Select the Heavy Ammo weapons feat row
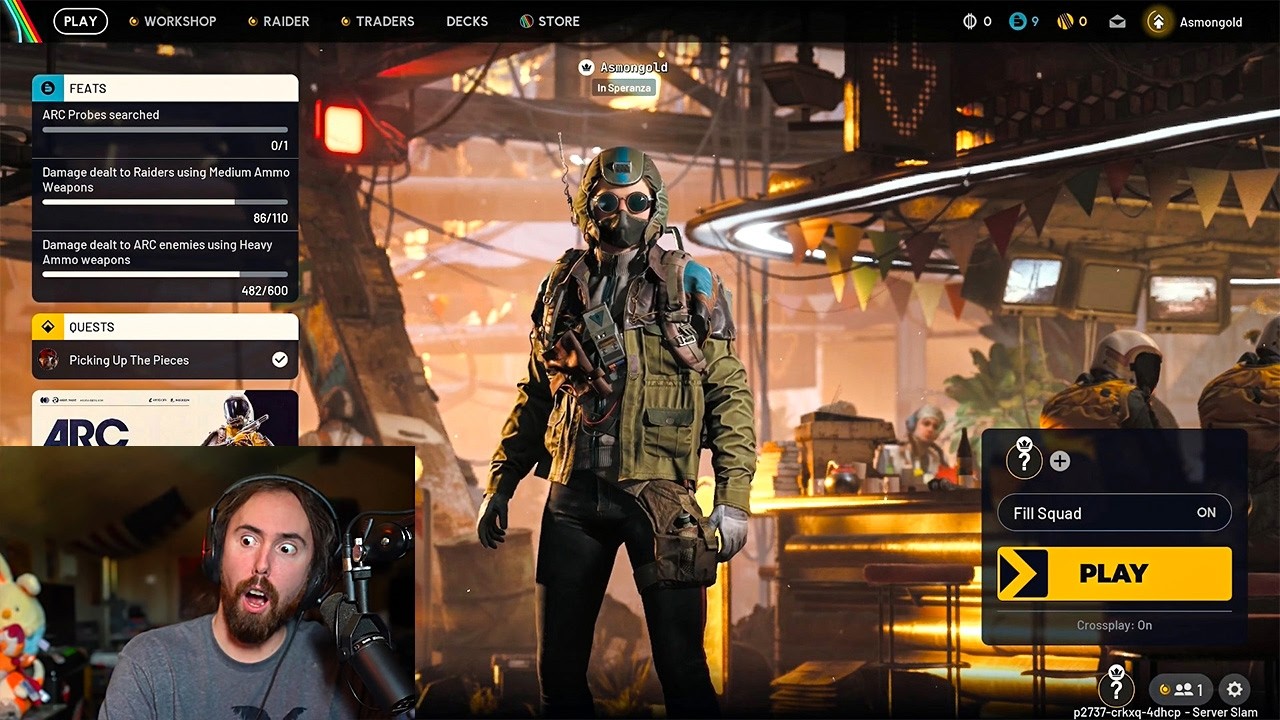The width and height of the screenshot is (1280, 720). point(165,267)
